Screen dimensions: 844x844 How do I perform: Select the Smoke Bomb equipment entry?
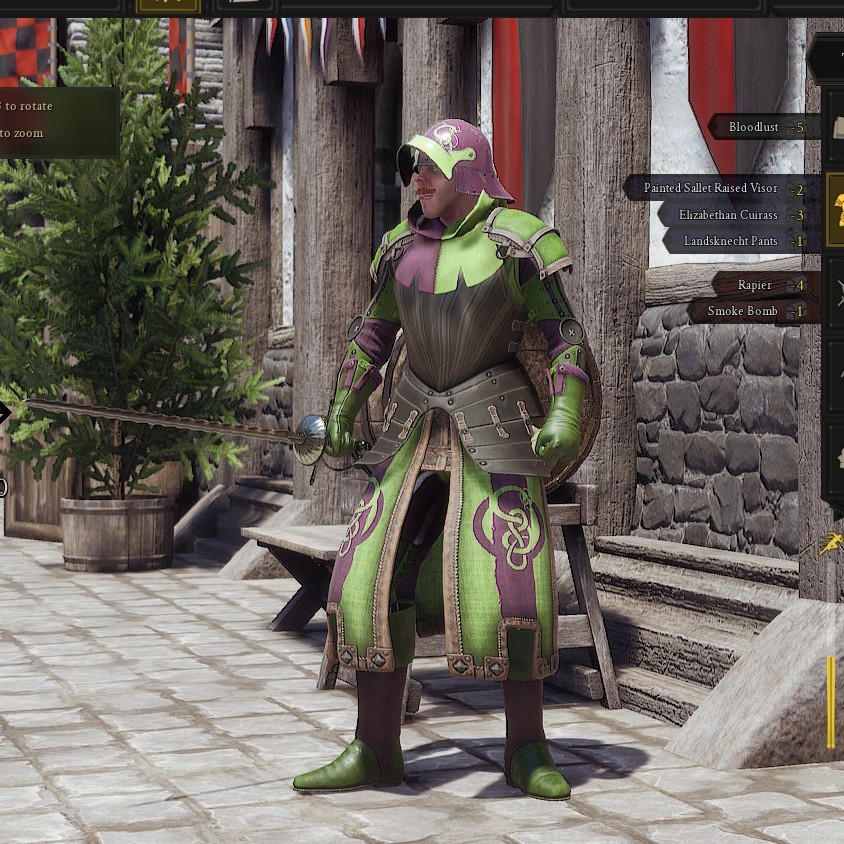[x=748, y=311]
